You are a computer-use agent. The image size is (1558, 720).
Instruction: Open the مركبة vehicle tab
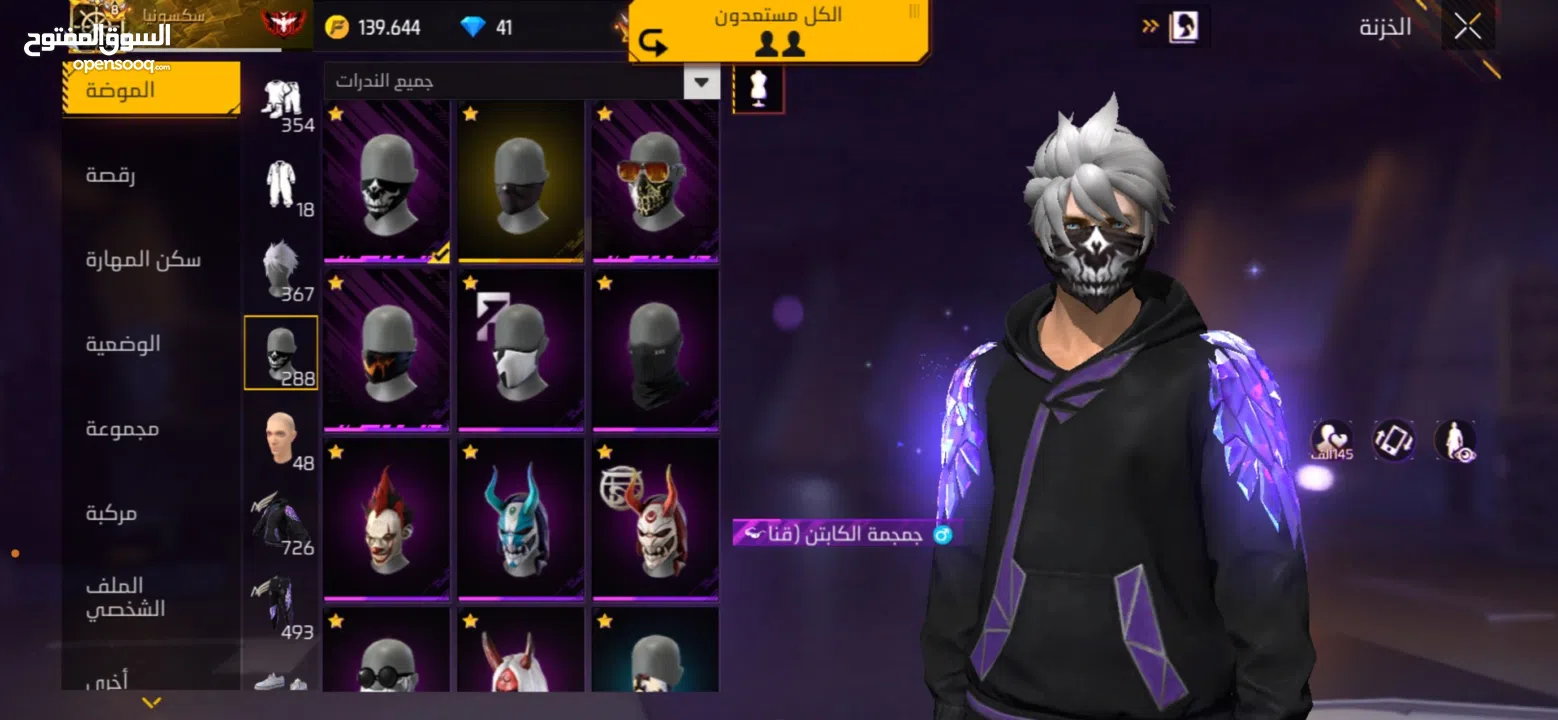pyautogui.click(x=111, y=513)
